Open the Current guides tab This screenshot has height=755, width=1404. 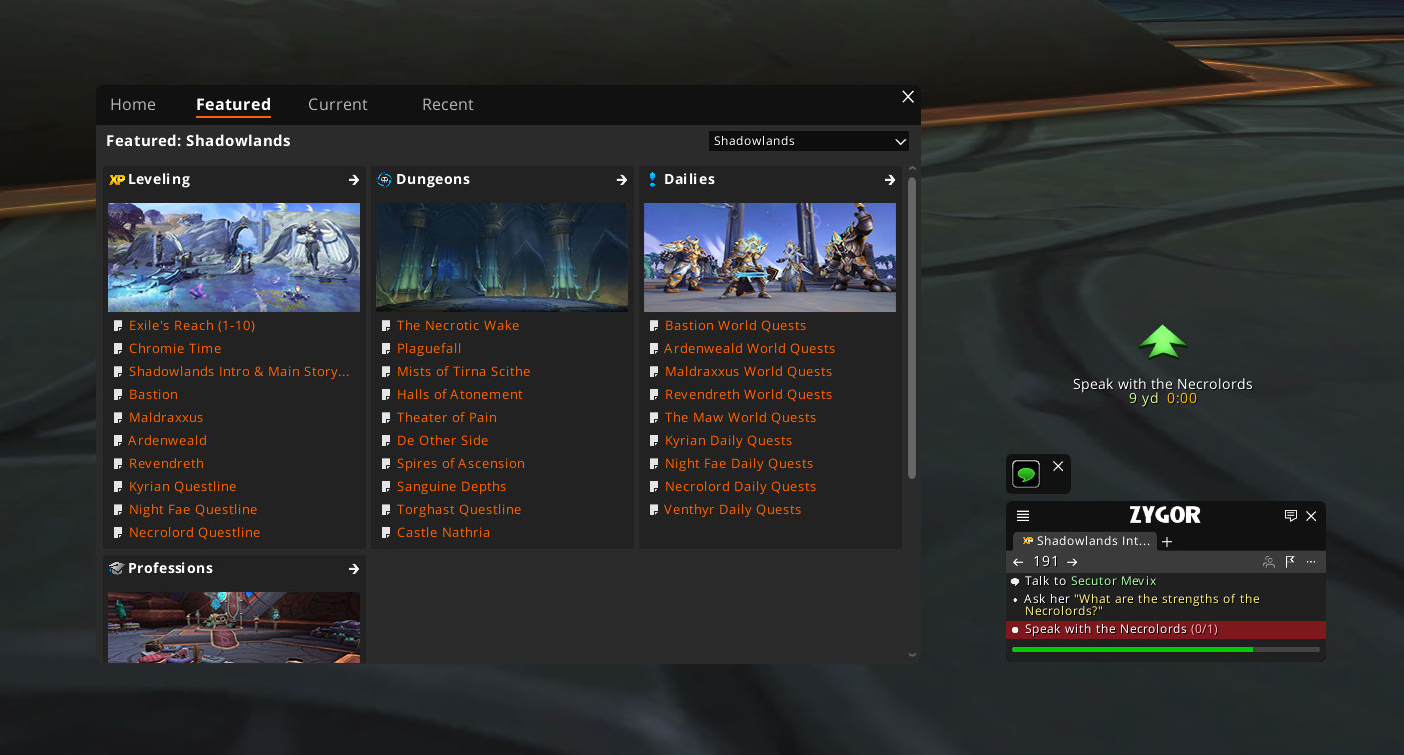(x=337, y=105)
